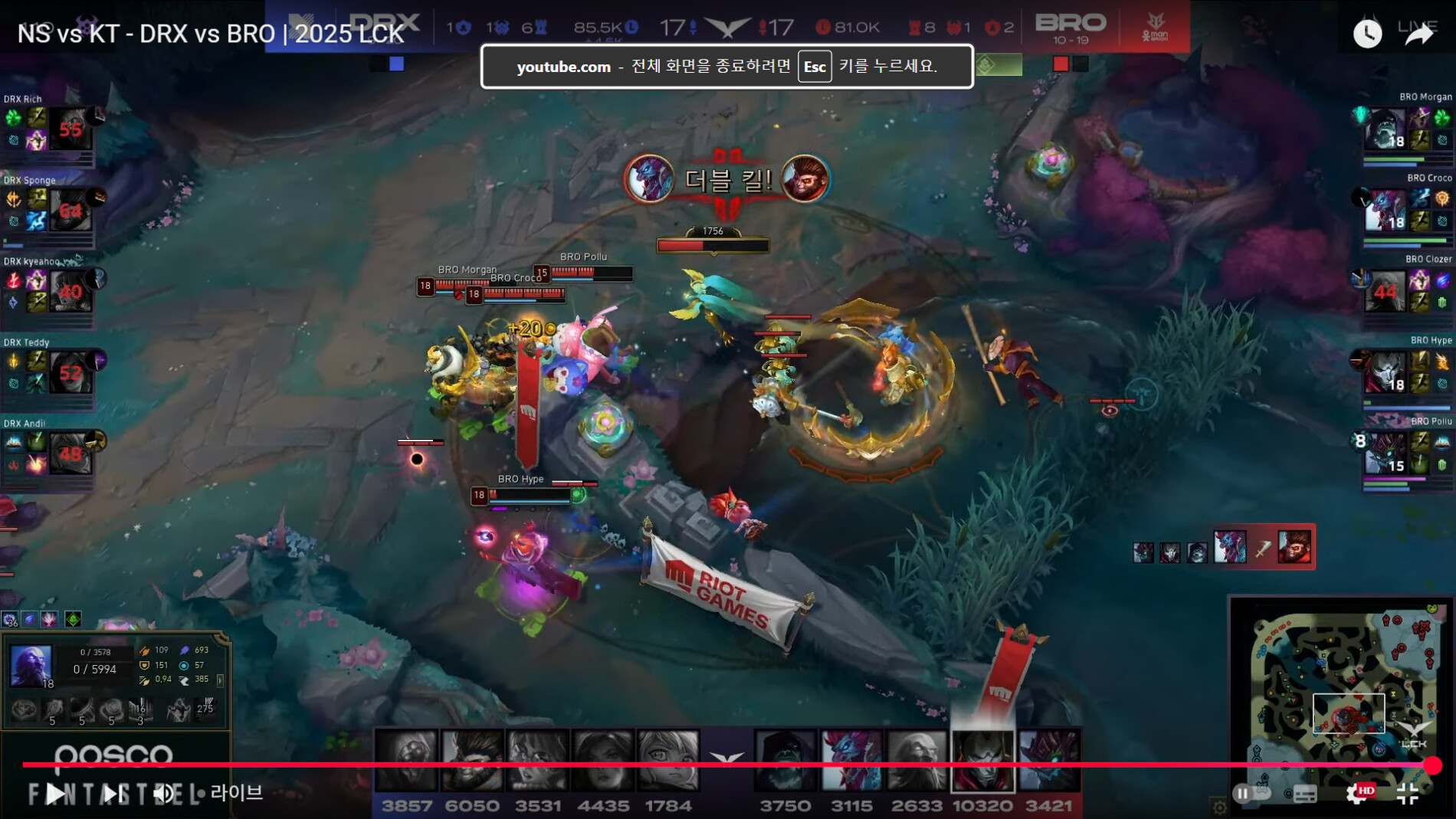
Task: Click the champion portrait showing 3421
Action: point(1048,760)
